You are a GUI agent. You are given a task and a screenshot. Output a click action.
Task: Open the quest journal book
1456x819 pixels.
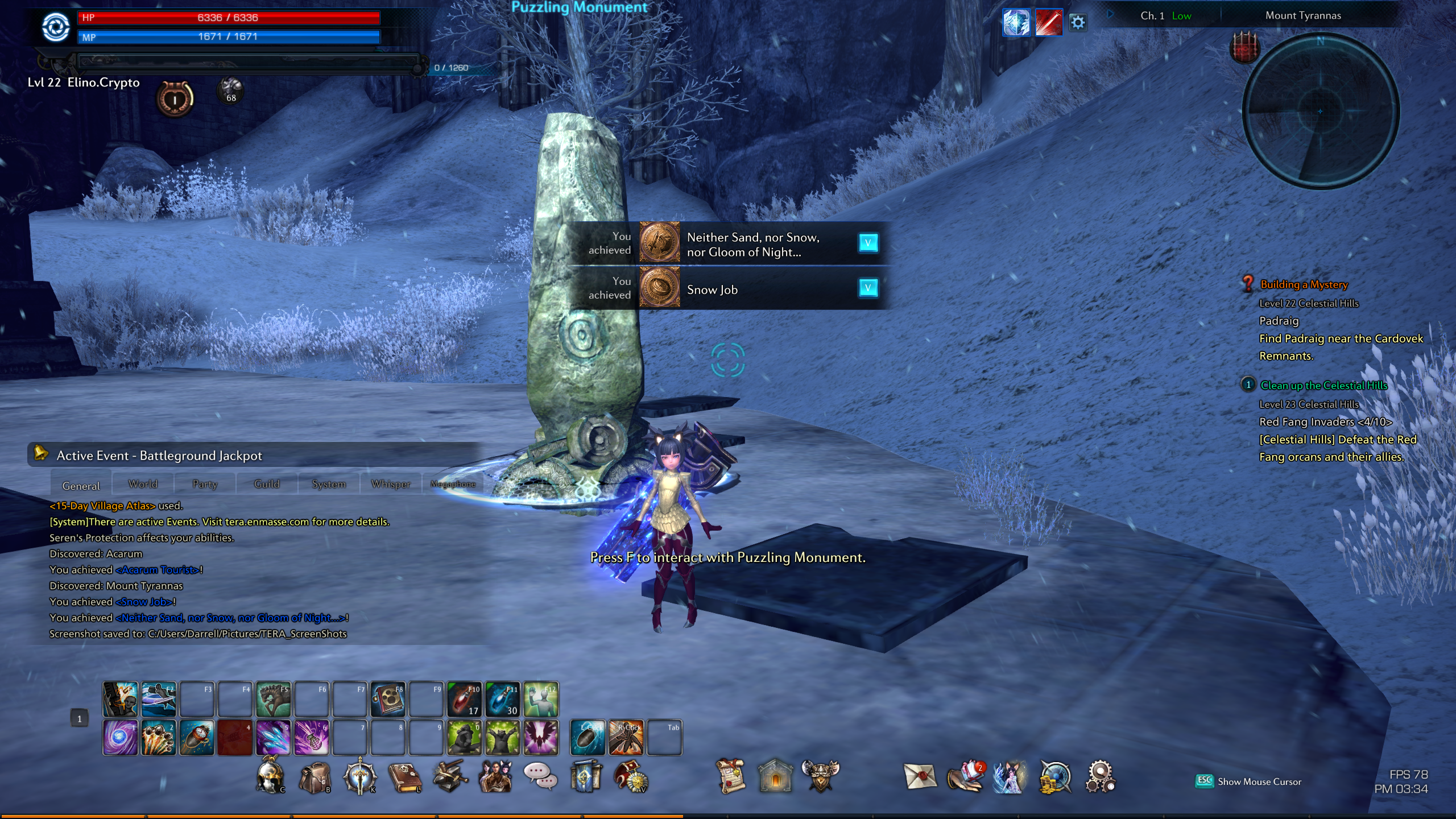[x=404, y=777]
